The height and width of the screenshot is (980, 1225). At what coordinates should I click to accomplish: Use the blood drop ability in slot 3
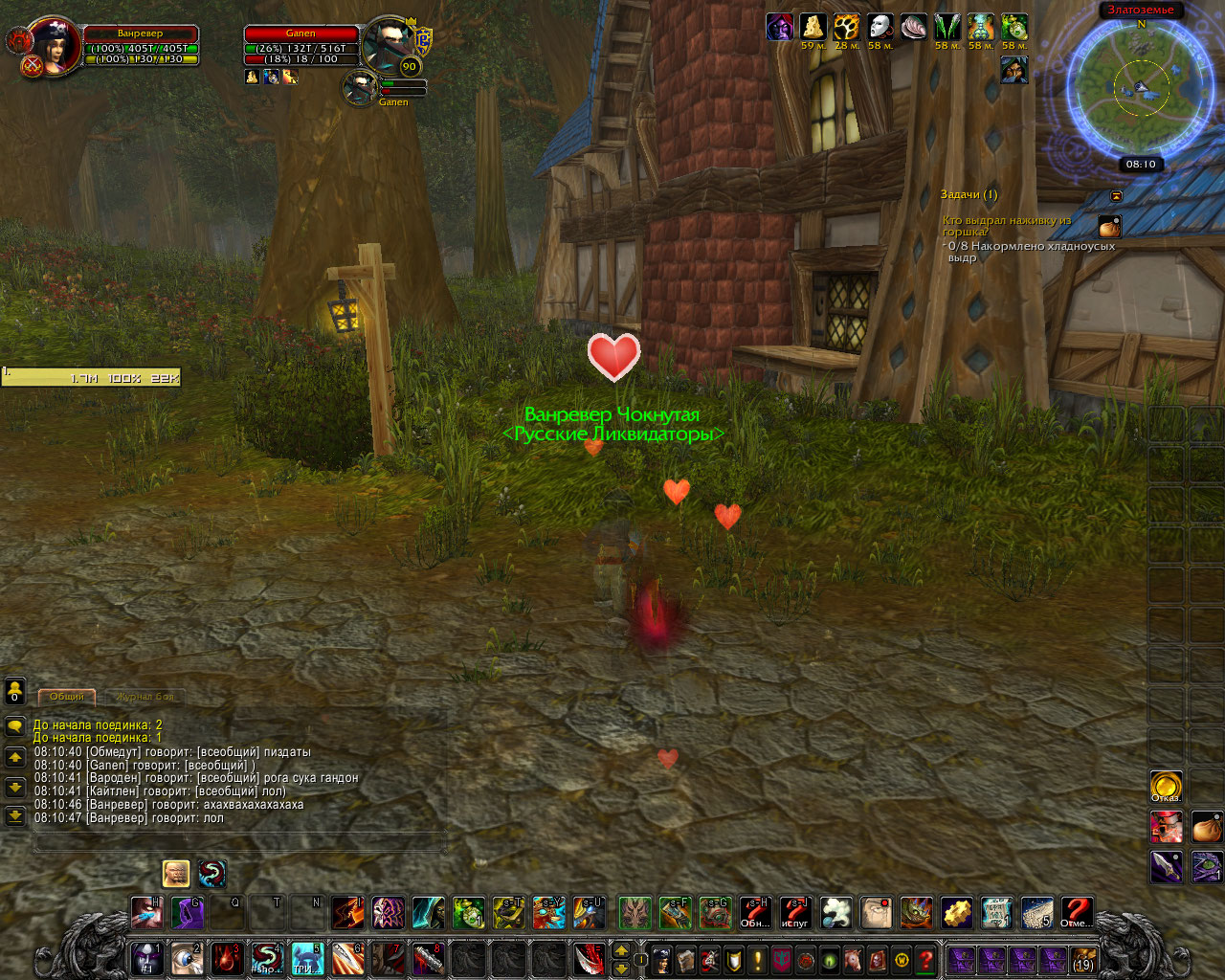click(227, 958)
